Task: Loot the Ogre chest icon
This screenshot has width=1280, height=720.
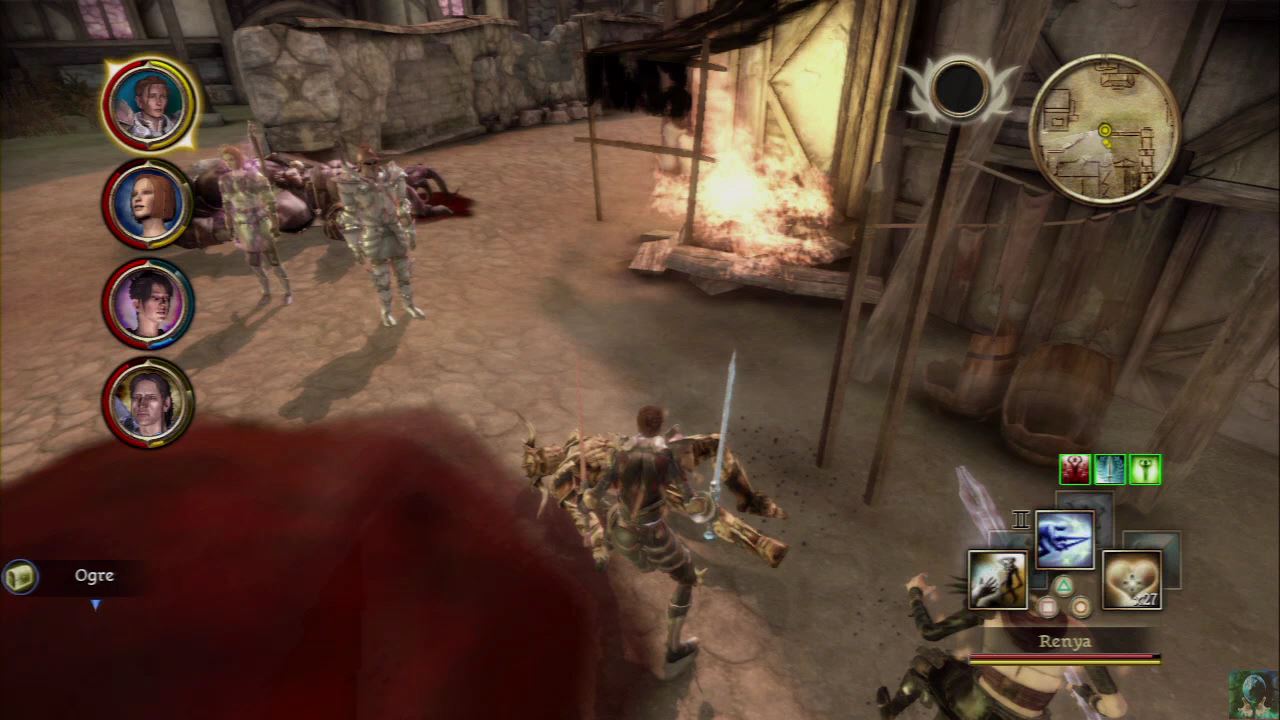Action: (20, 577)
